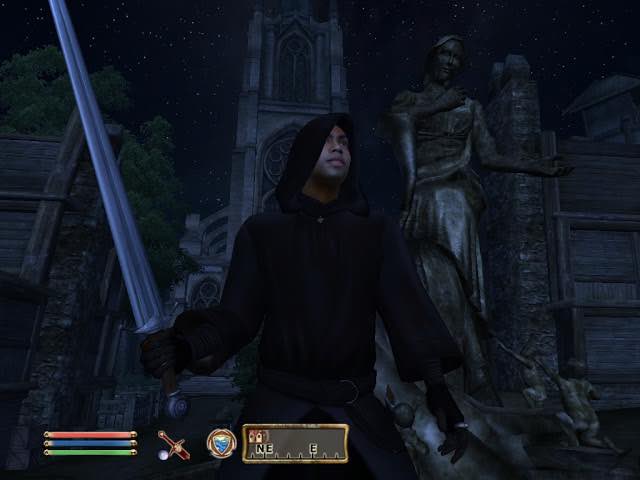
Task: Select the equipped sword weapon icon
Action: (x=172, y=444)
